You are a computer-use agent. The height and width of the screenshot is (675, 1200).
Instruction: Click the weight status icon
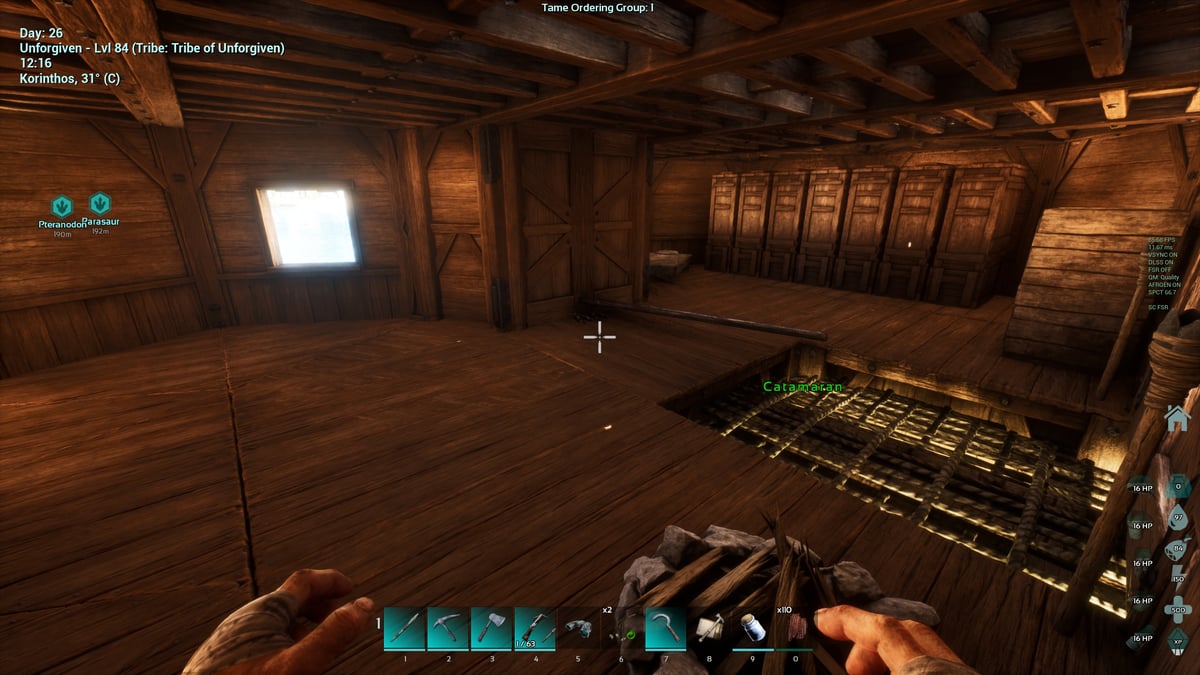(1178, 486)
